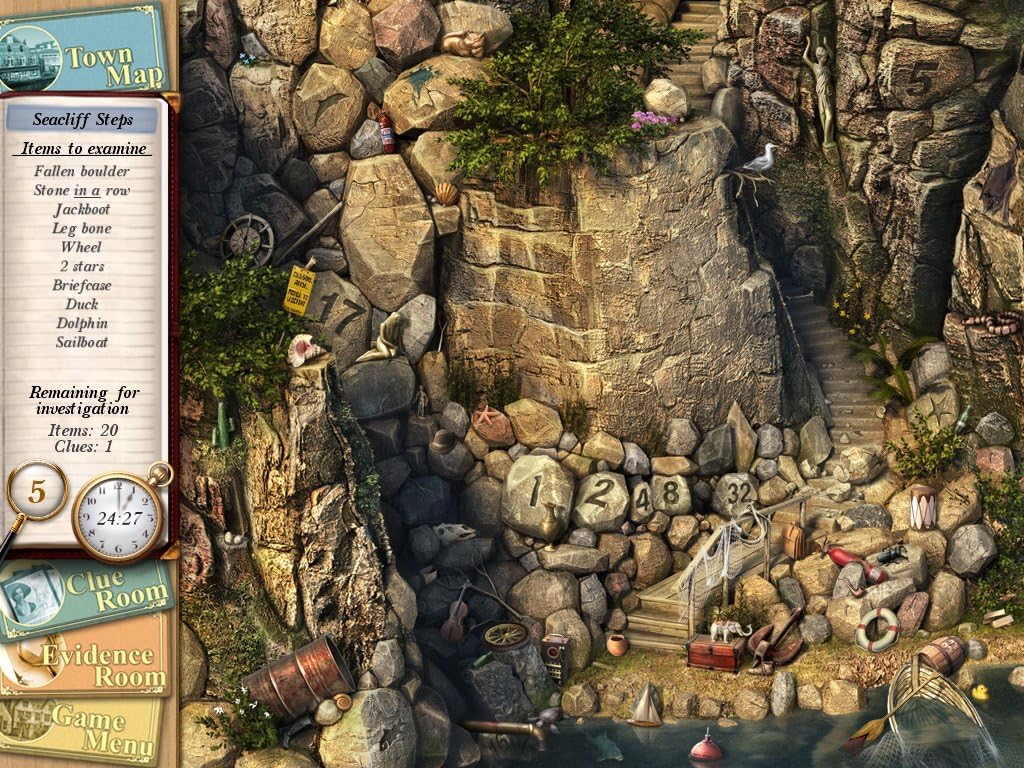1024x768 pixels.
Task: Select Jackboot in the item list
Action: coord(82,209)
